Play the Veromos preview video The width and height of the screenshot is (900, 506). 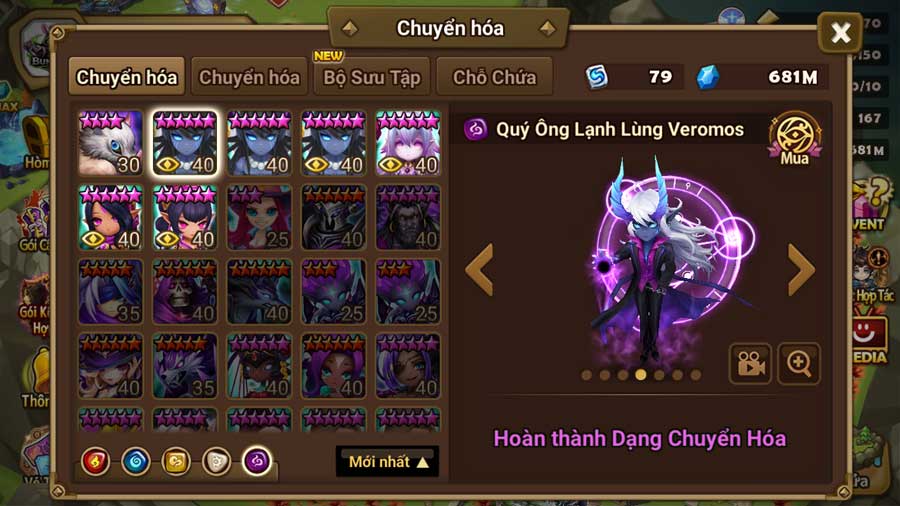[750, 364]
